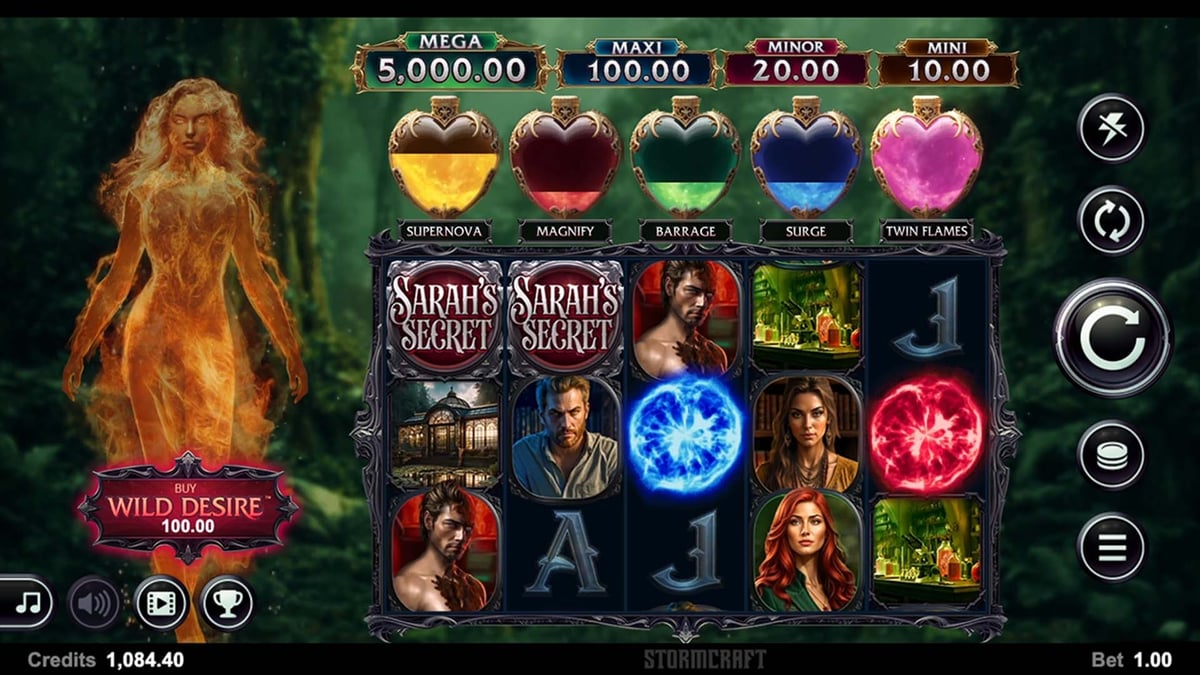Spin the reels with the large circular arrow button
Image resolution: width=1200 pixels, height=675 pixels.
coord(1111,338)
